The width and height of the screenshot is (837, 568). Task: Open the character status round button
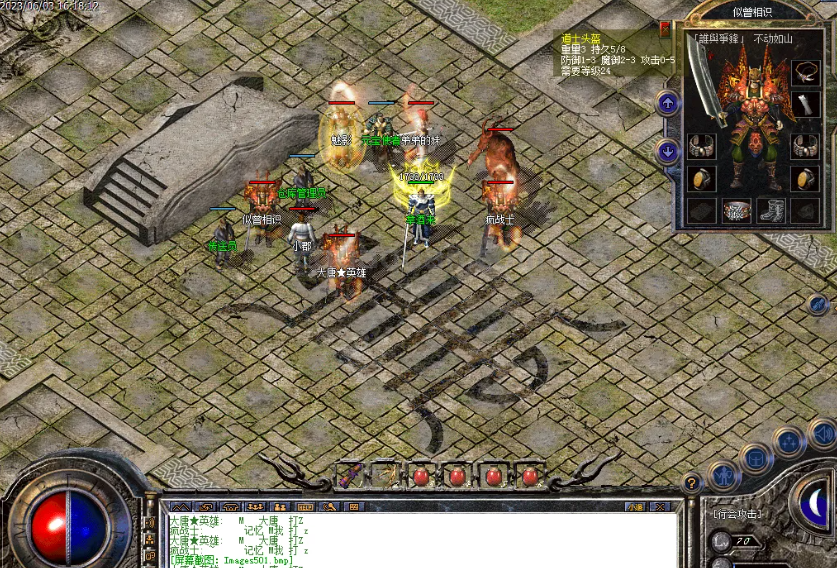(x=723, y=475)
